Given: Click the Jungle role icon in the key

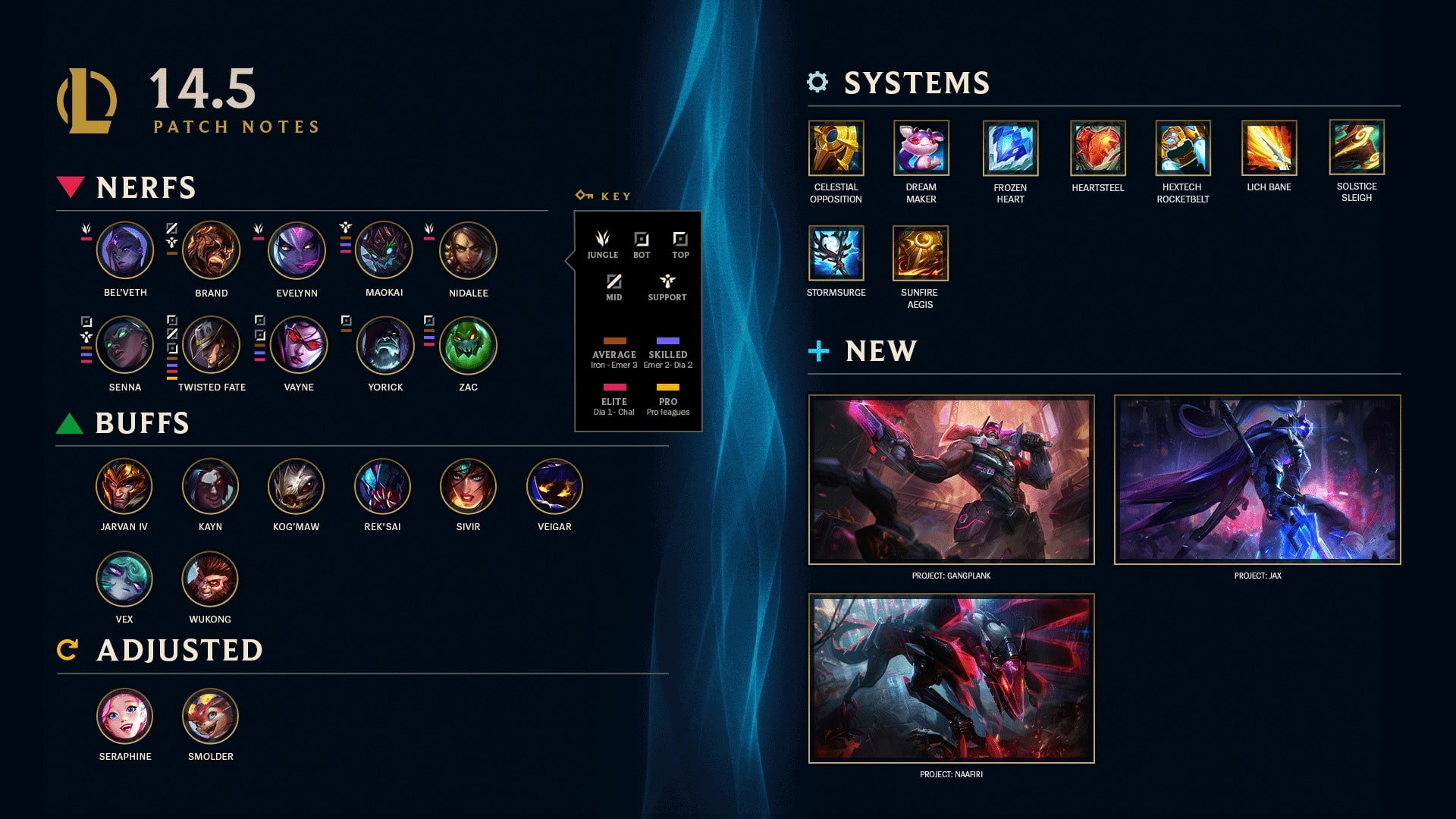Looking at the screenshot, I should pyautogui.click(x=602, y=240).
